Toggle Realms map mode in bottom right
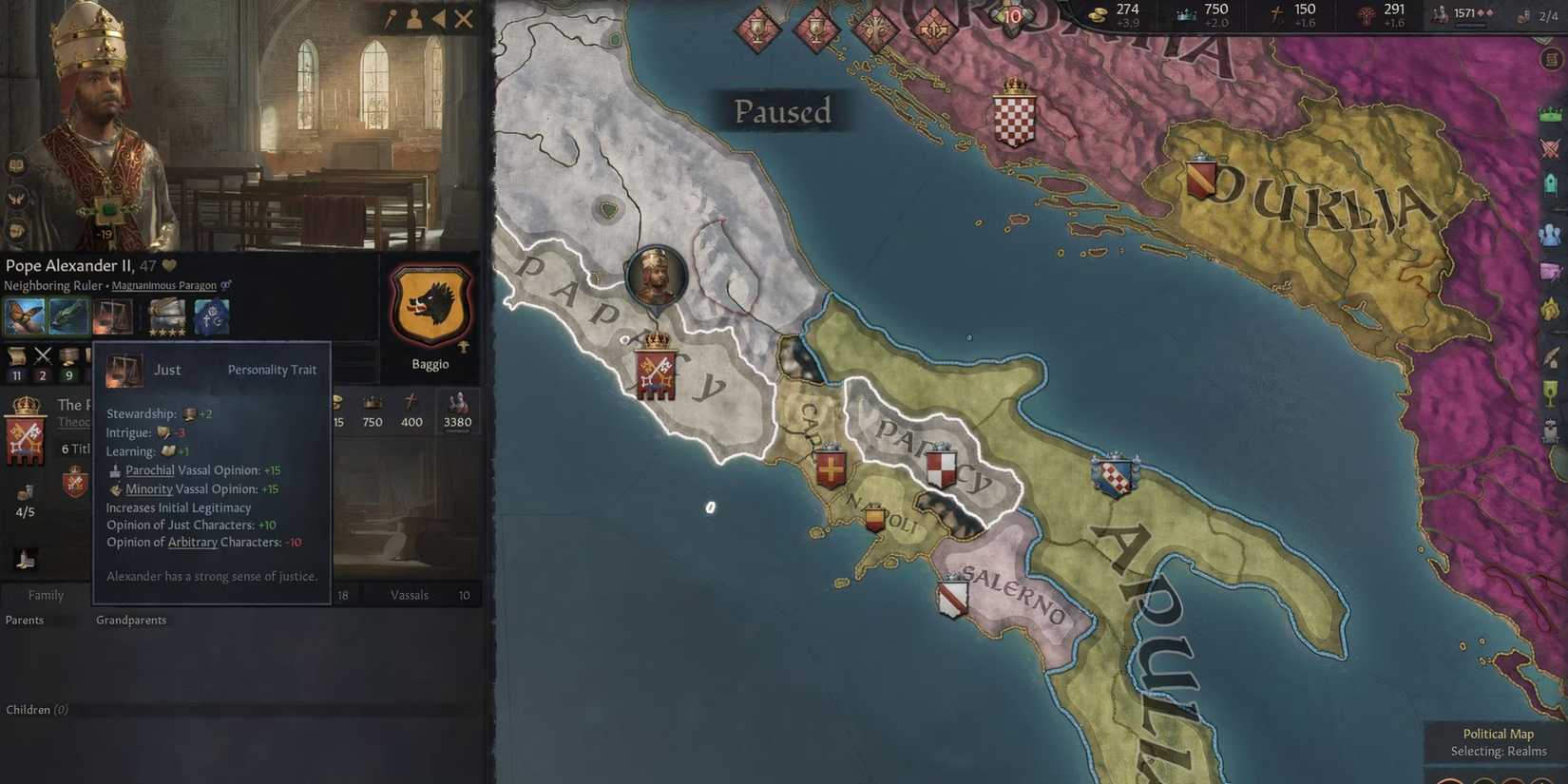 tap(1498, 750)
